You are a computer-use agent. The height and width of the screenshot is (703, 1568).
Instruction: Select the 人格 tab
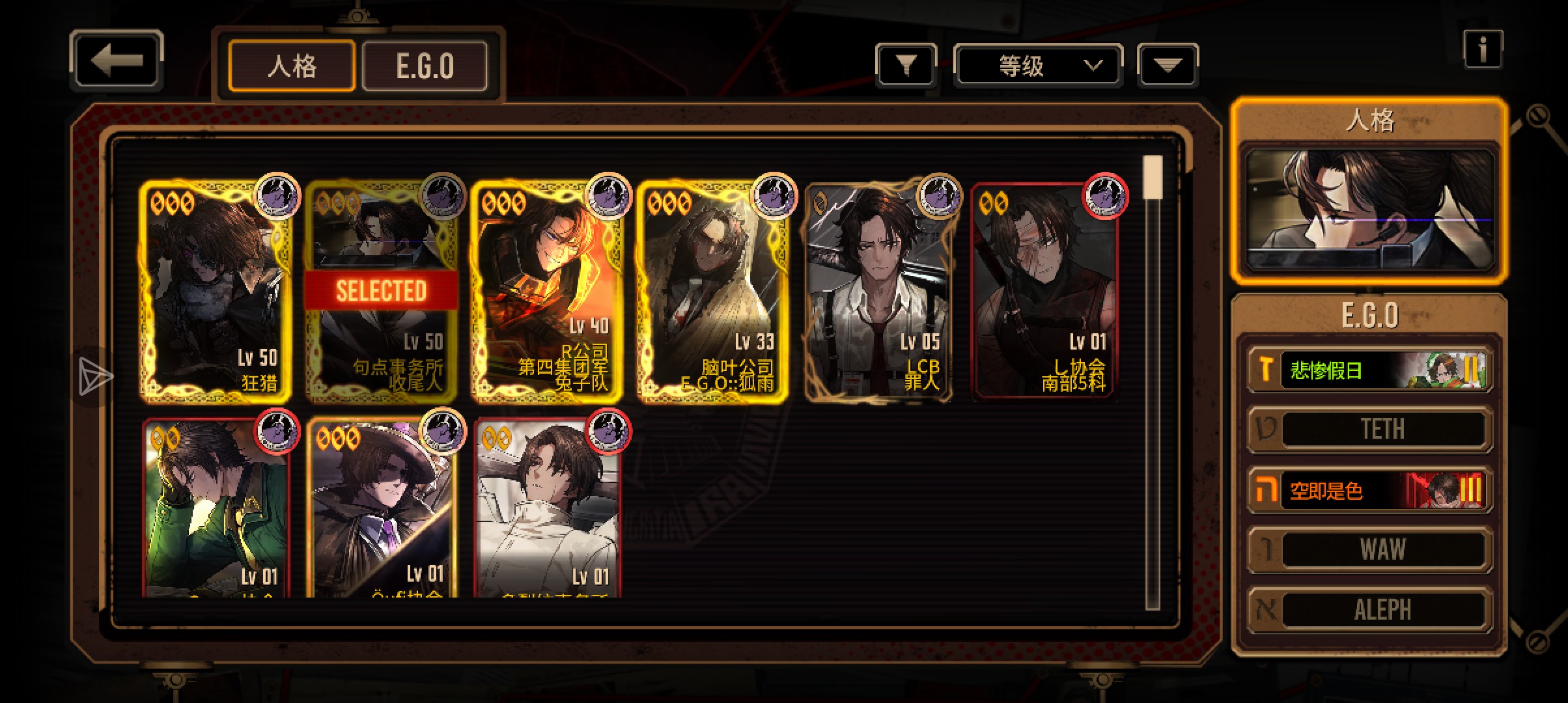coord(292,66)
